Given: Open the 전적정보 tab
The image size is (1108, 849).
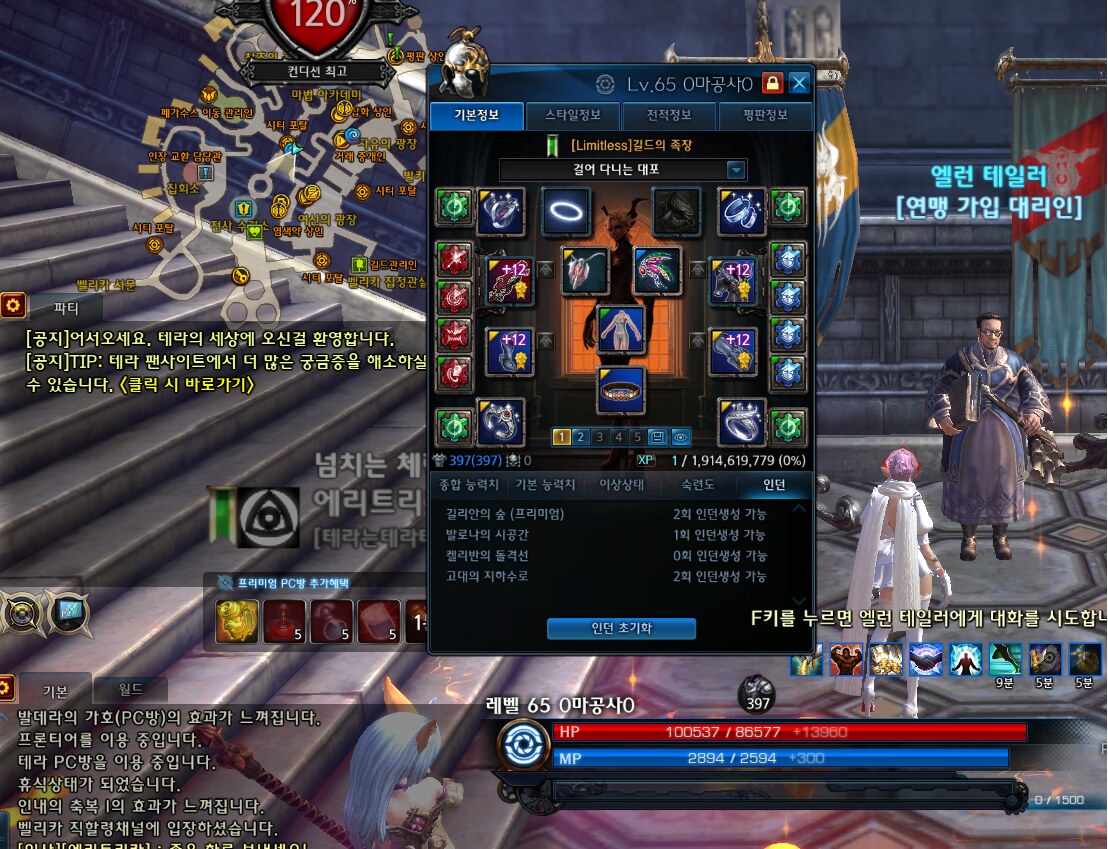Looking at the screenshot, I should (x=670, y=115).
